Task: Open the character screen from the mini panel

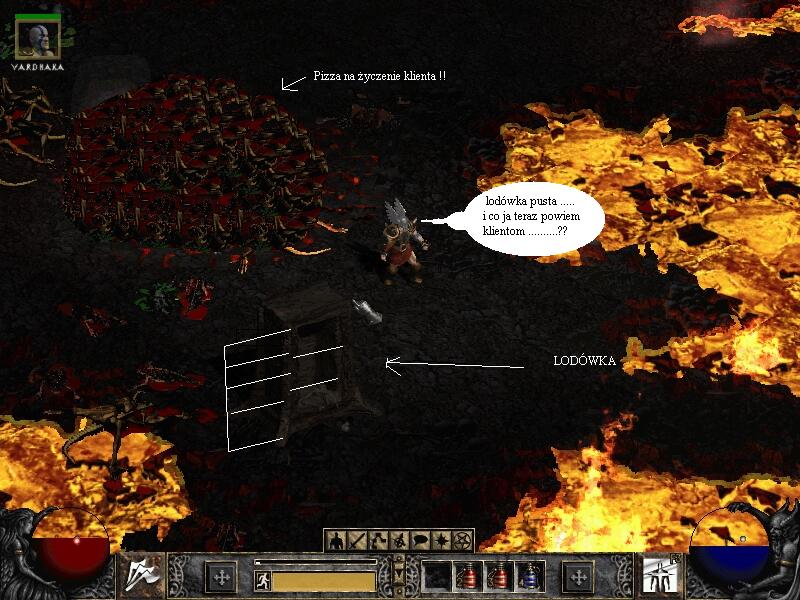Action: tap(336, 541)
